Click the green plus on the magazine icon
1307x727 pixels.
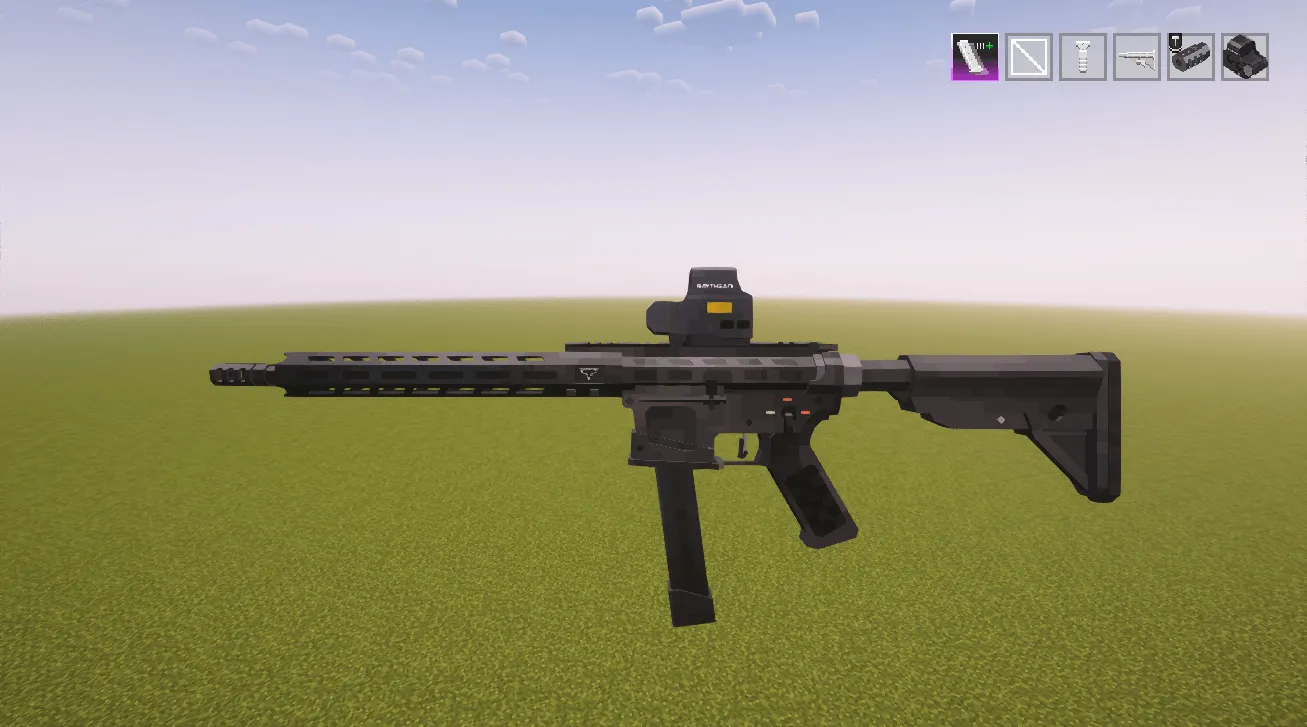[988, 45]
